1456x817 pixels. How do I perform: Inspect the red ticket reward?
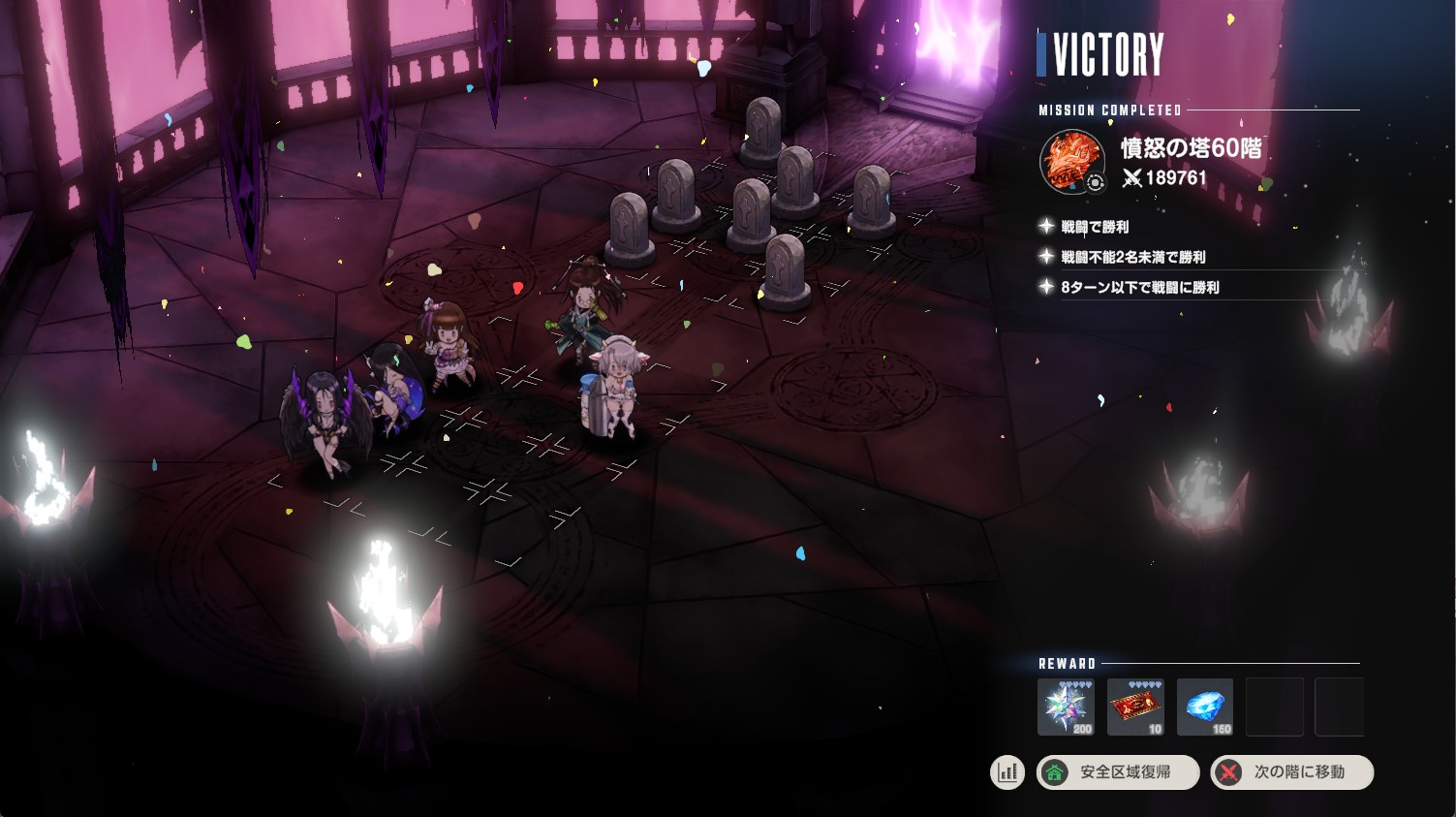click(x=1135, y=707)
